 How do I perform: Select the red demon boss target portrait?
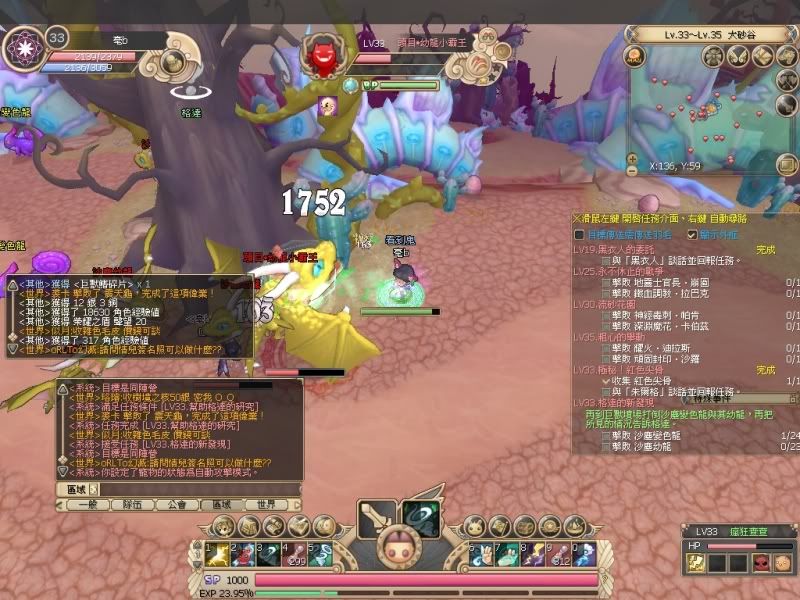(324, 53)
